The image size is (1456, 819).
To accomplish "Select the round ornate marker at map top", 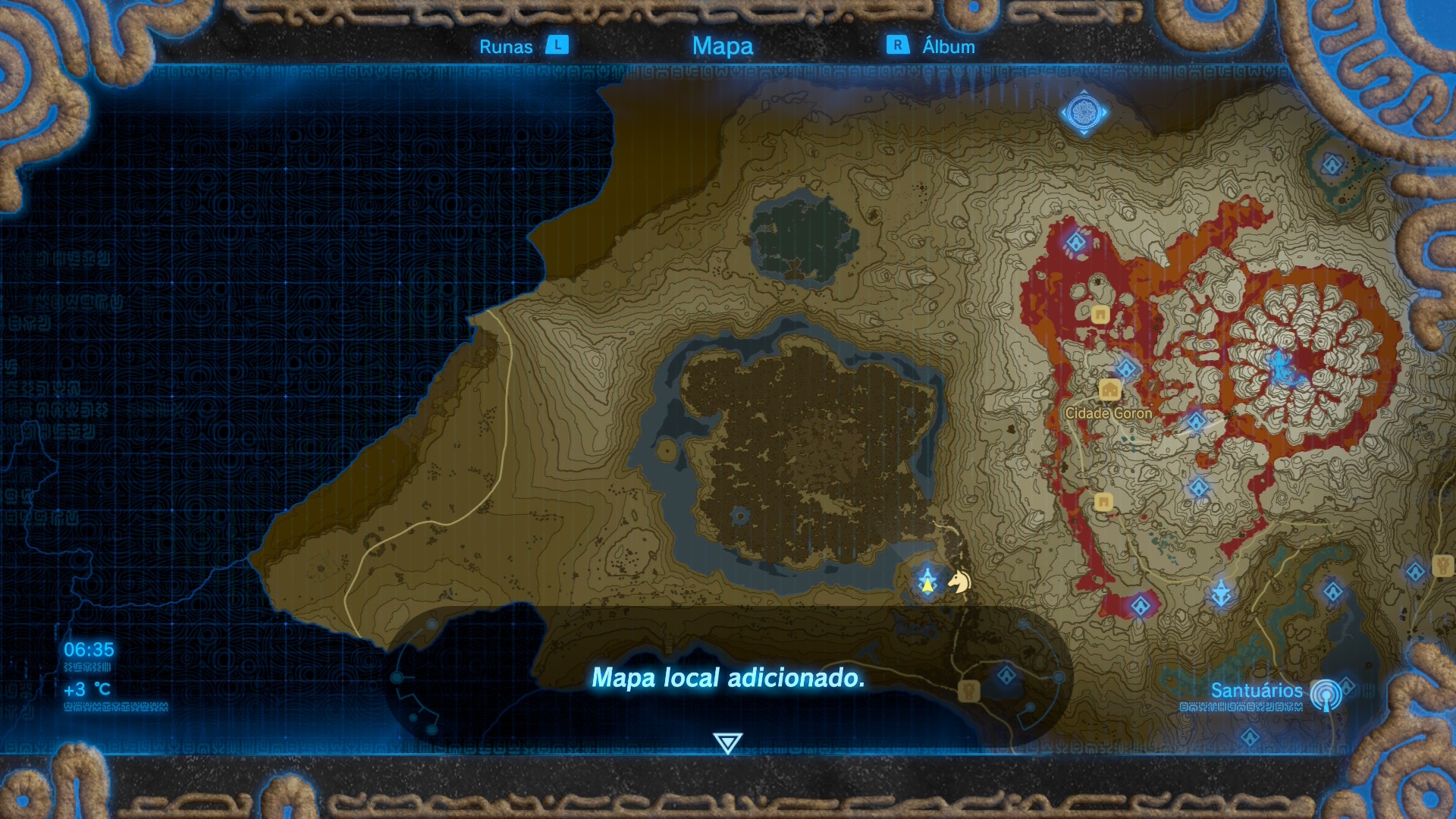I will coord(1084,113).
